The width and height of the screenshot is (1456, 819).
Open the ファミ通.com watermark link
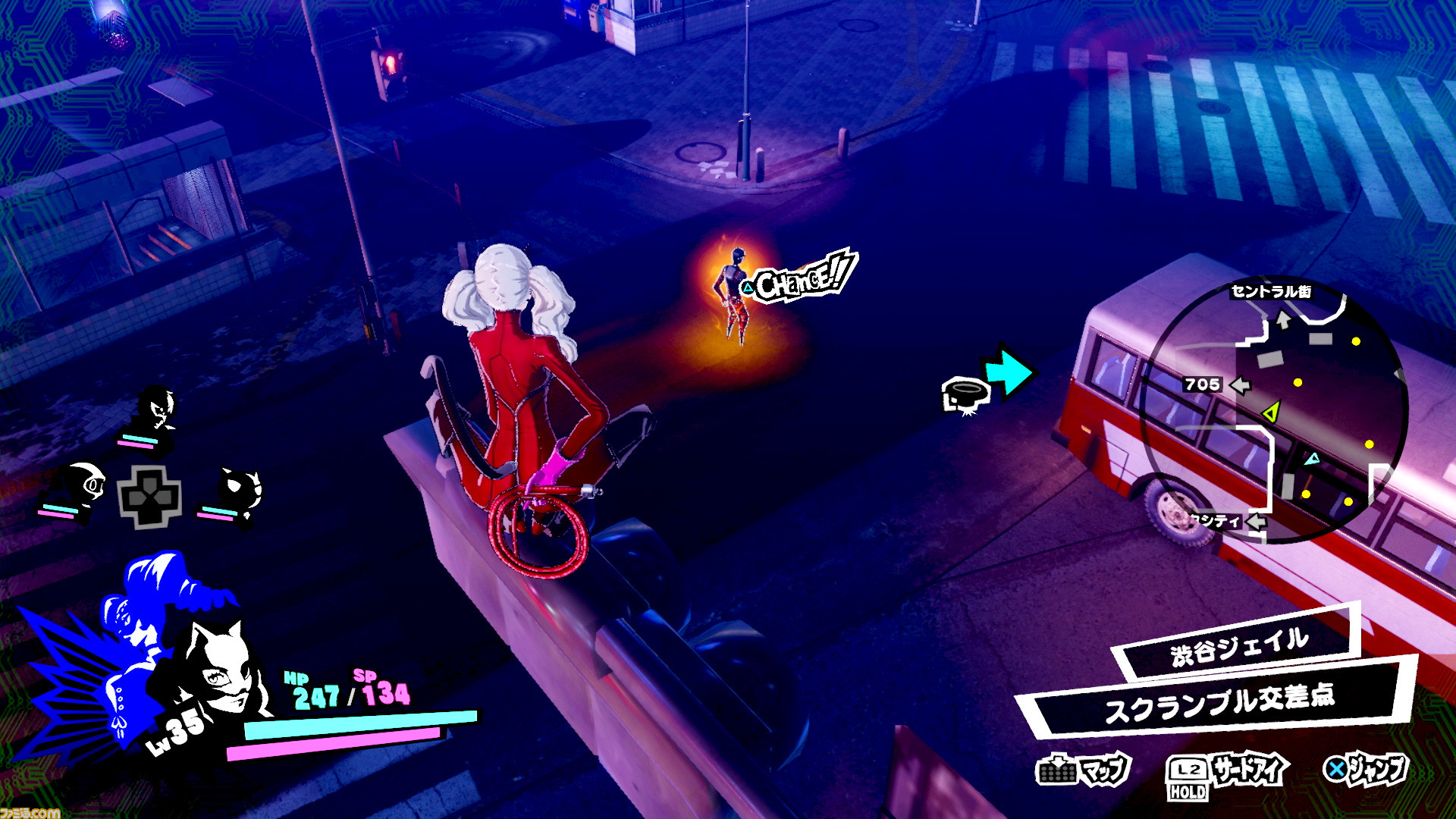point(30,812)
